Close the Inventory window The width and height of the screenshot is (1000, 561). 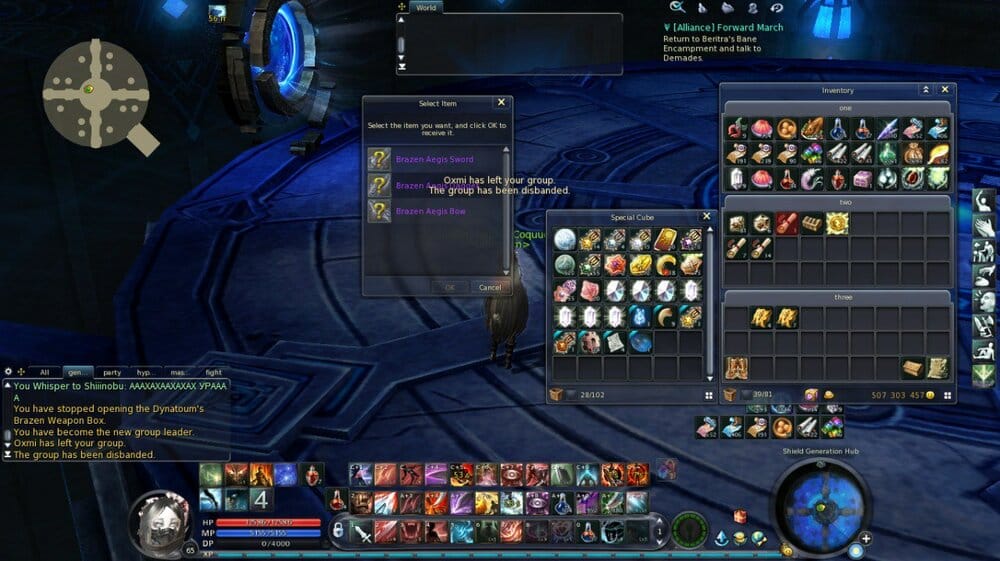coord(945,90)
